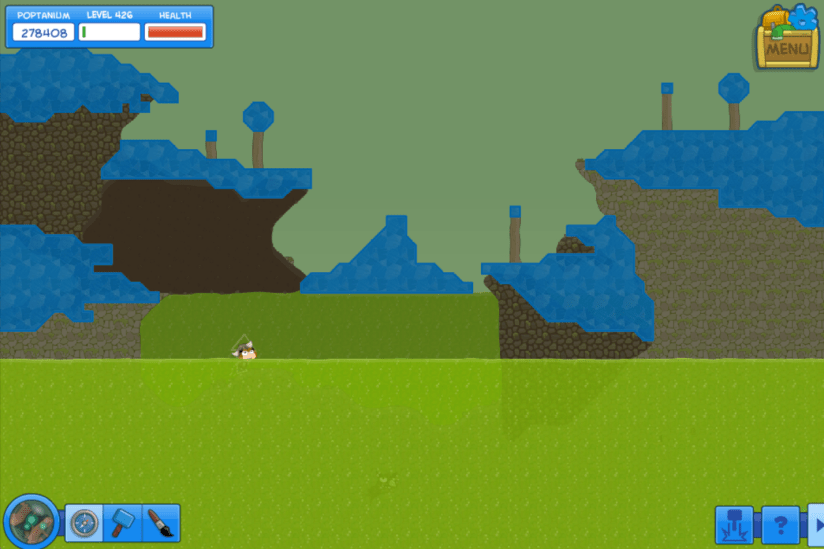Choose the blue hammer tool
This screenshot has width=824, height=549.
(x=123, y=522)
